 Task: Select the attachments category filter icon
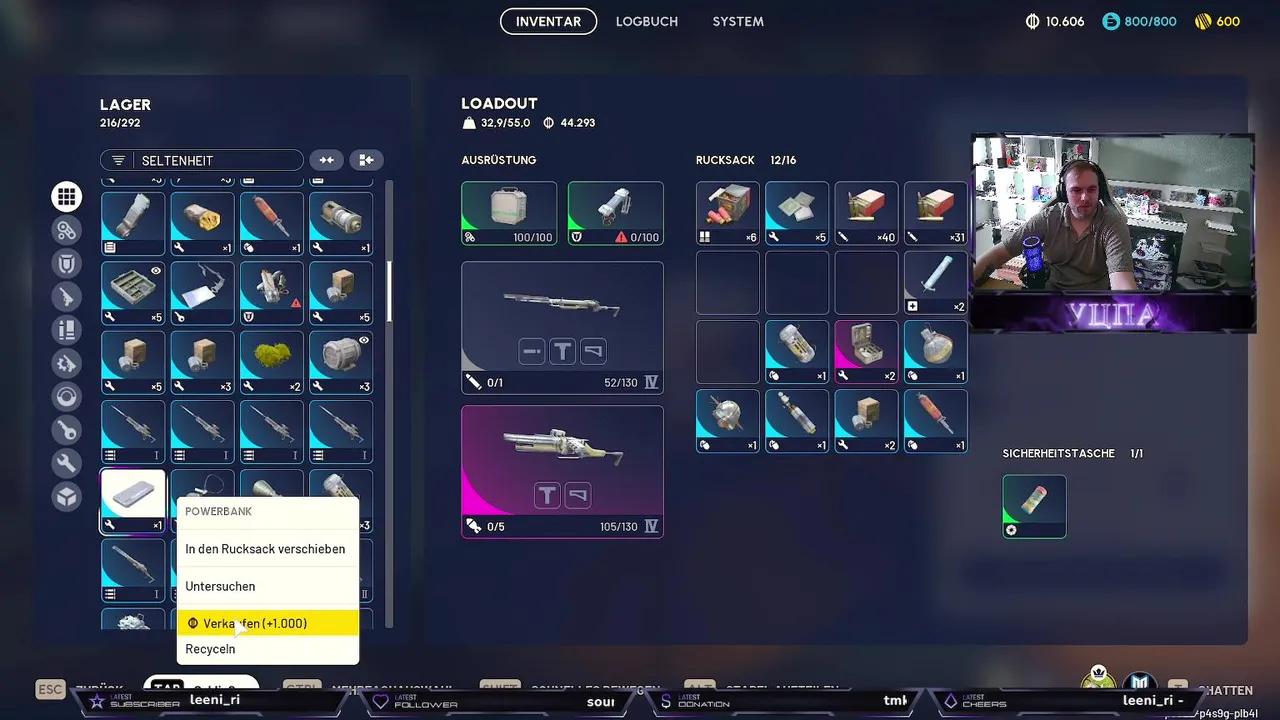pyautogui.click(x=66, y=229)
